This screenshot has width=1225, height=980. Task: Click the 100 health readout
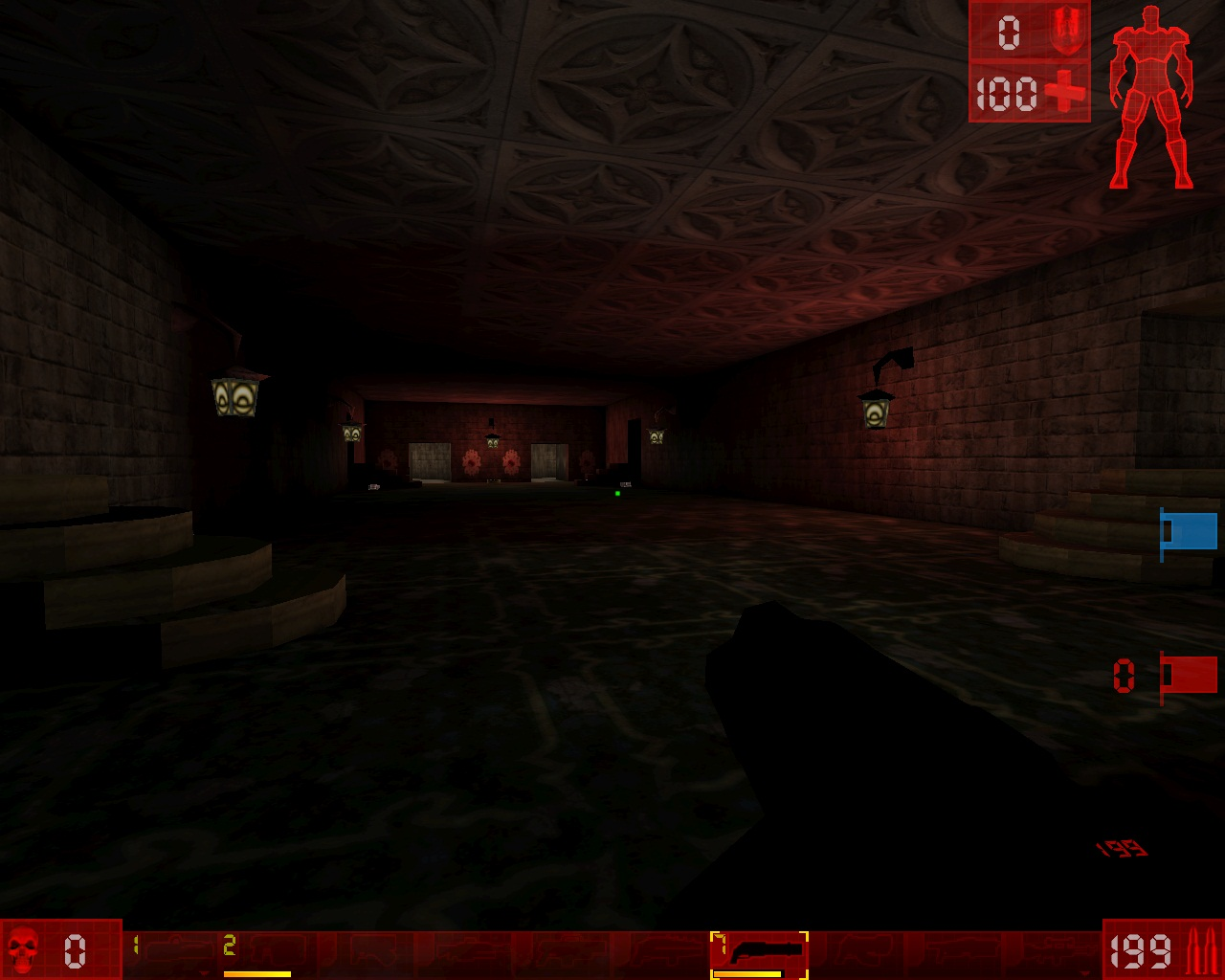(x=1005, y=93)
